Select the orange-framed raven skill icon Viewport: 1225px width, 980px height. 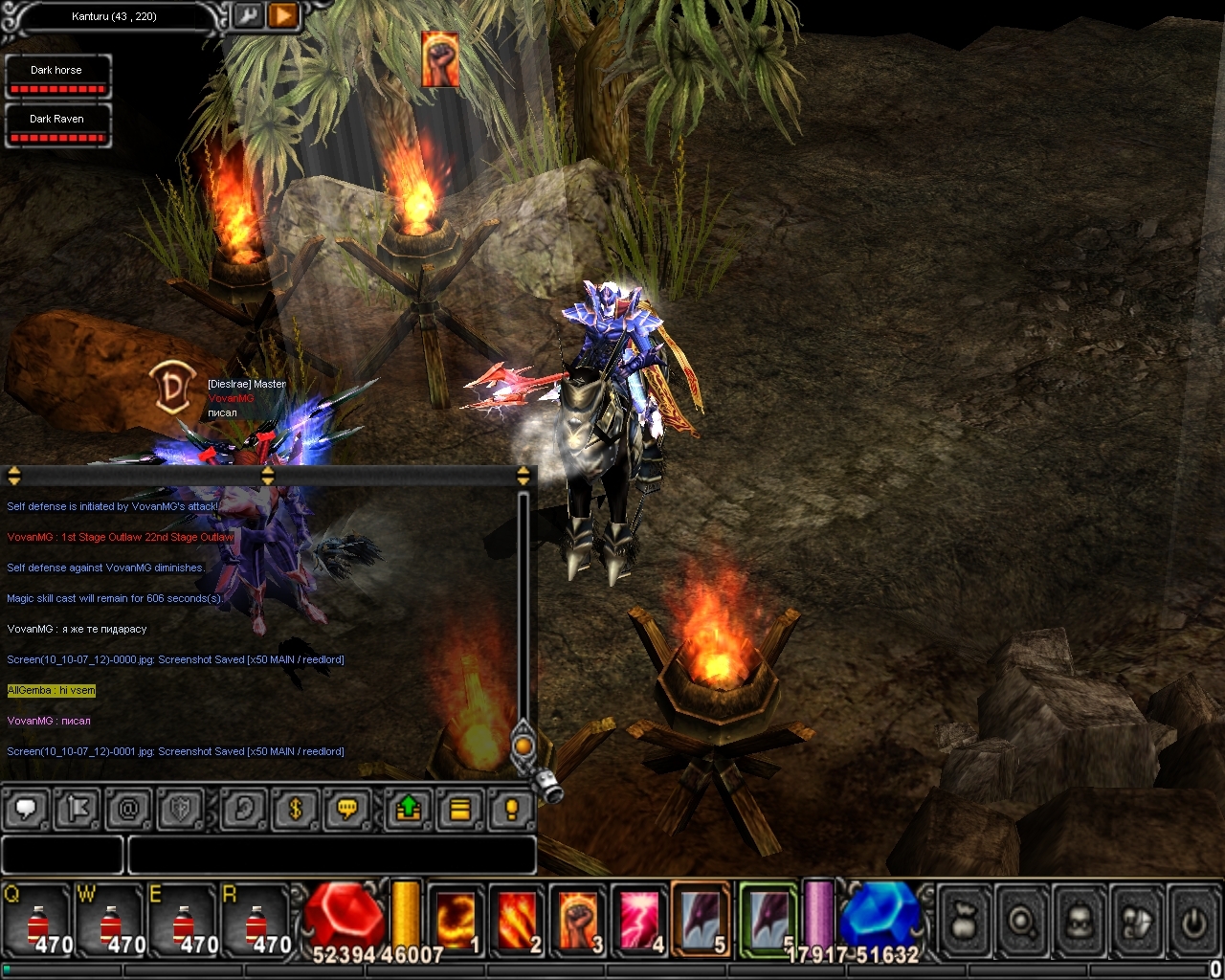pos(701,921)
